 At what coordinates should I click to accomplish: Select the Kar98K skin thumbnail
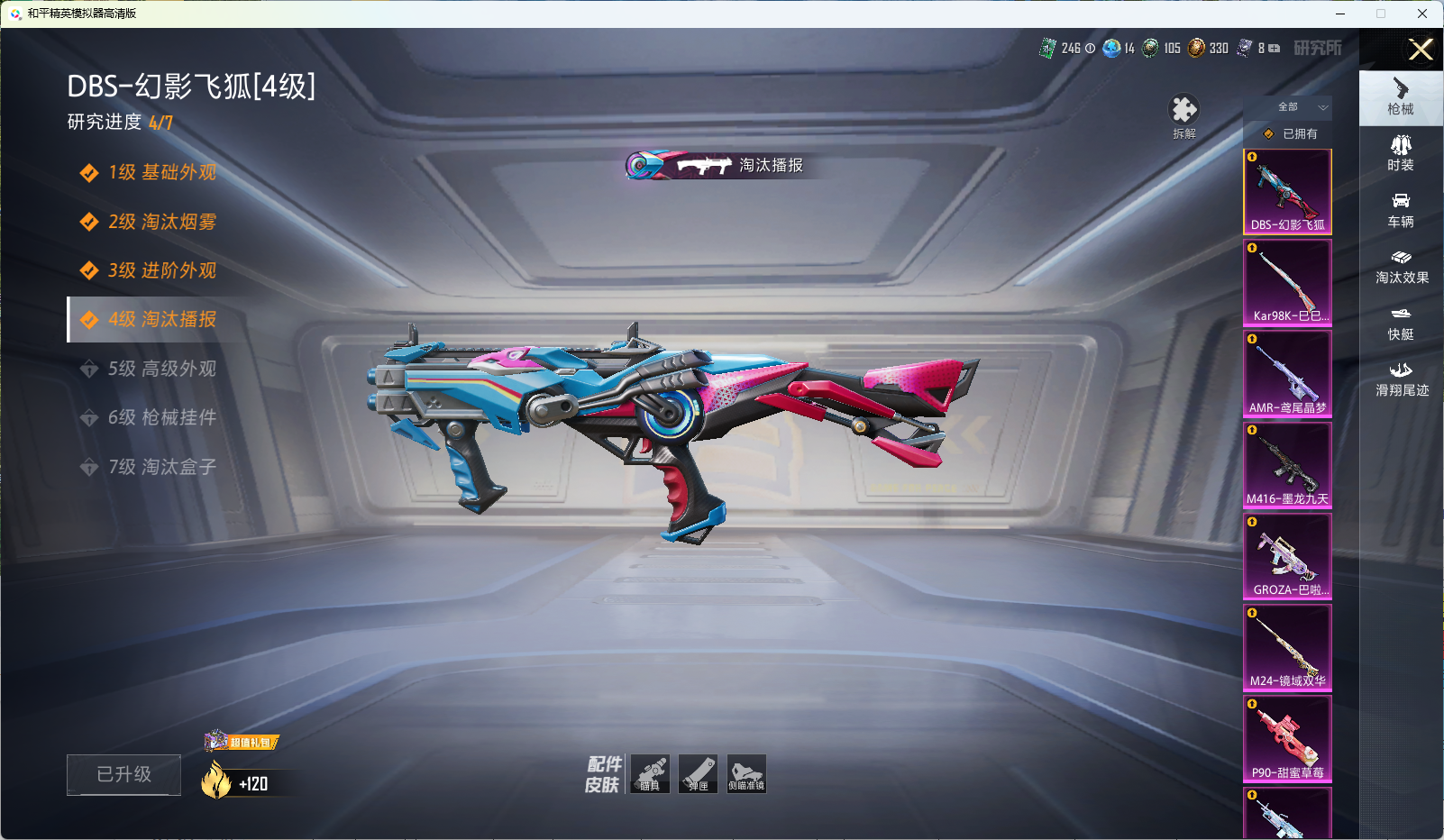1287,282
